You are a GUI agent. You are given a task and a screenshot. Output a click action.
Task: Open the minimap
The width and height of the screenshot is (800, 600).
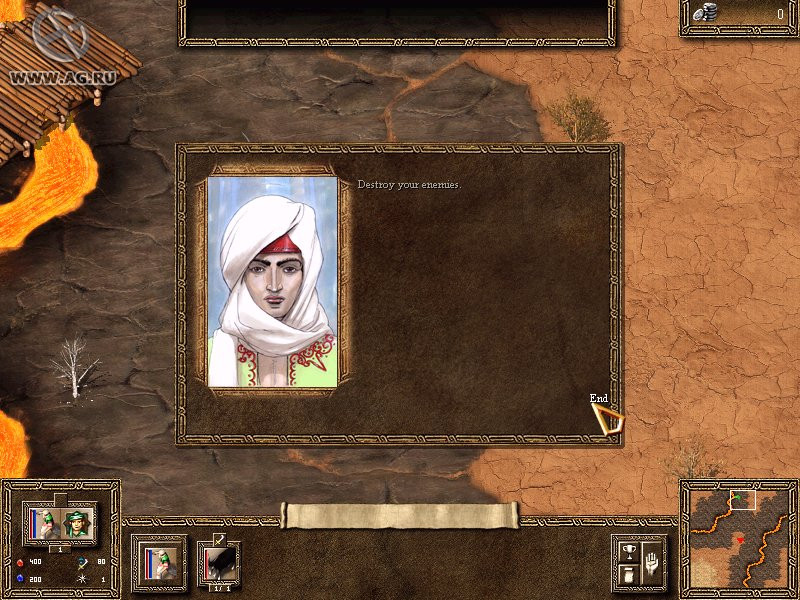(739, 539)
